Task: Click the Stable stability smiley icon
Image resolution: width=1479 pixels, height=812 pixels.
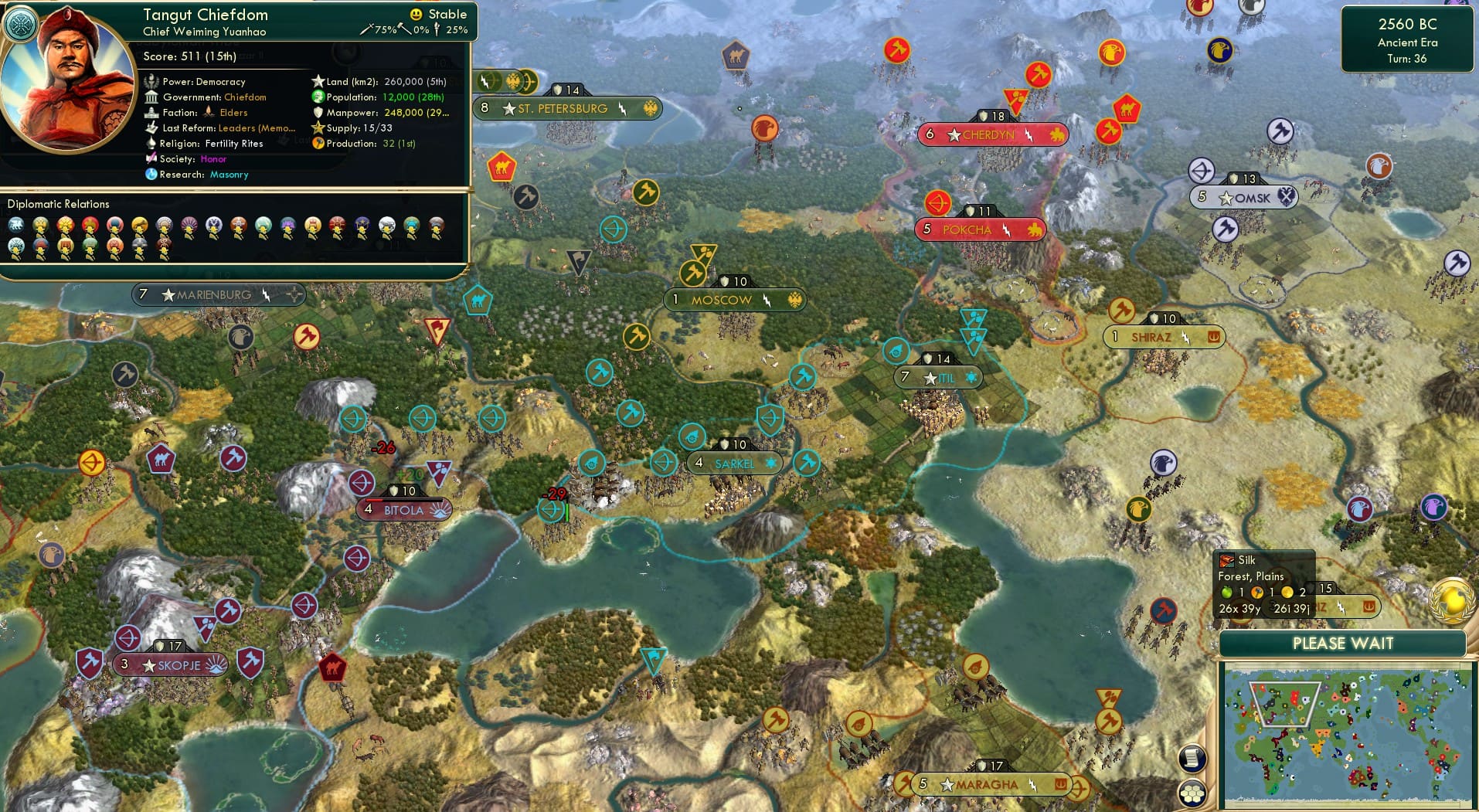Action: tap(416, 14)
